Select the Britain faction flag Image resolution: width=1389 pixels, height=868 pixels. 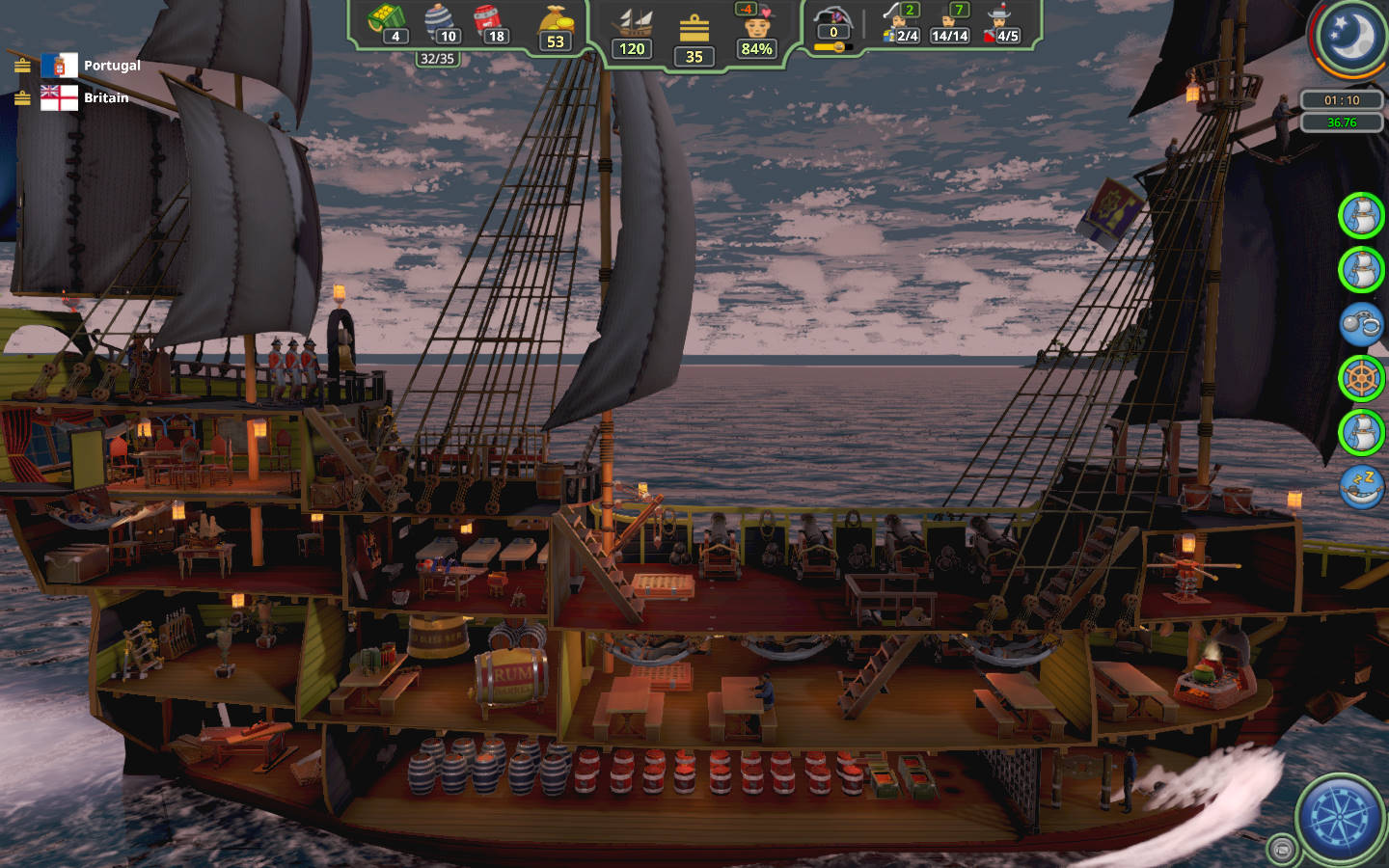point(59,97)
